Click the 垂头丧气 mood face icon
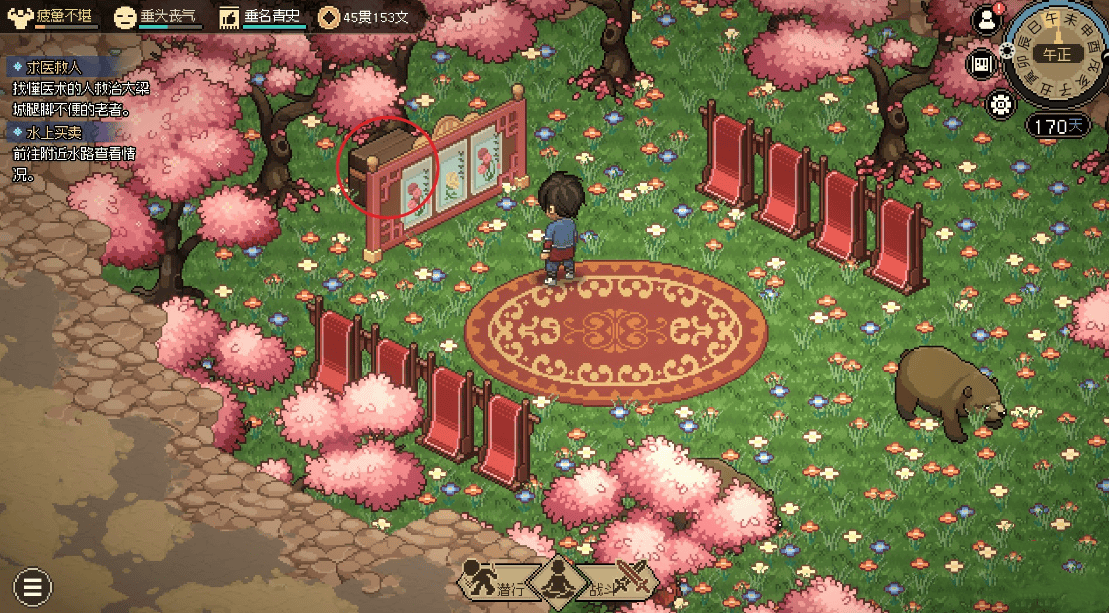 click(124, 17)
